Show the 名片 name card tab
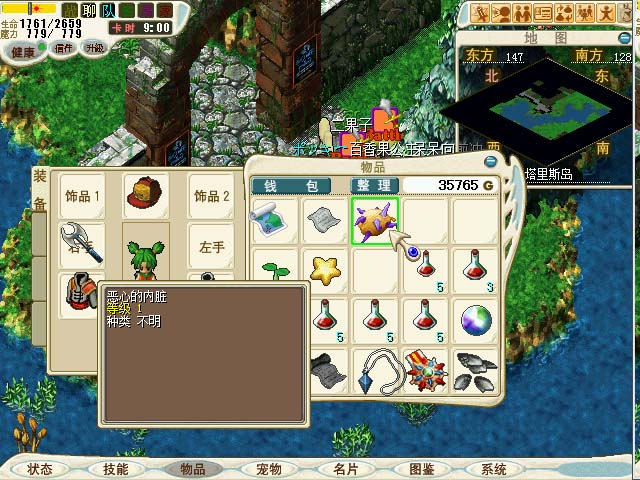The image size is (640, 480). coord(345,469)
